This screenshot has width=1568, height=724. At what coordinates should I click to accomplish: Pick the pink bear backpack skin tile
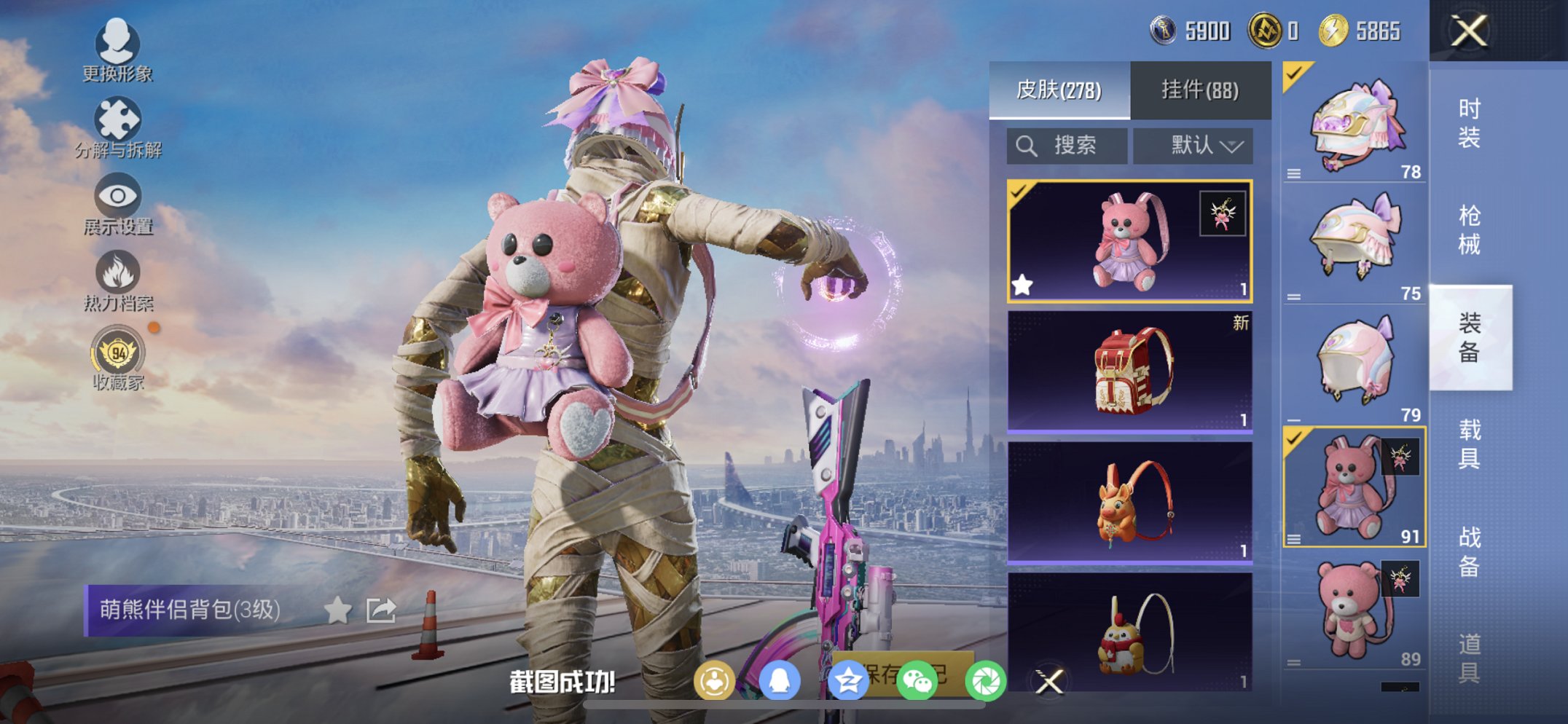[1129, 241]
